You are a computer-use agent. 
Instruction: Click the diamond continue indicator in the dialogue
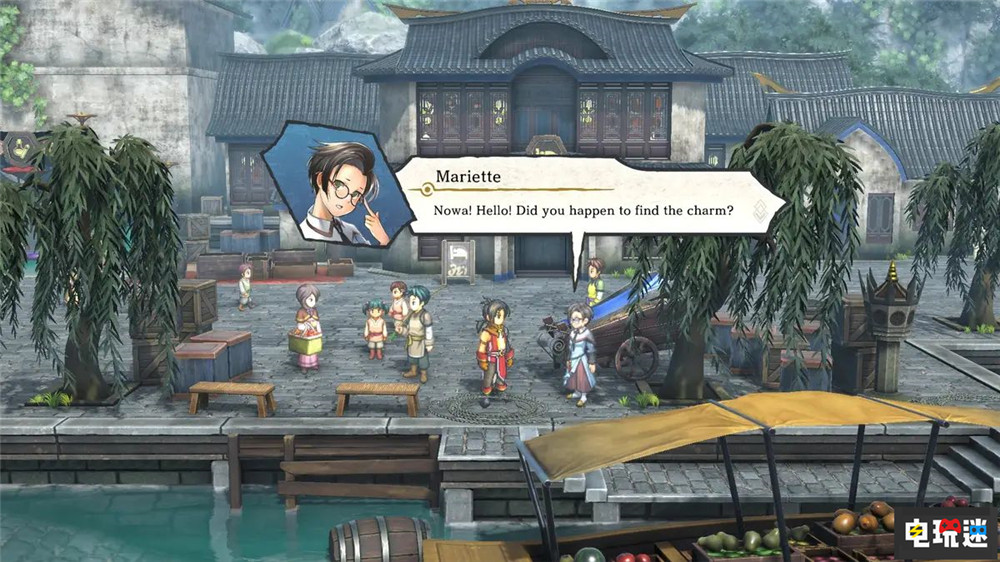coord(759,210)
